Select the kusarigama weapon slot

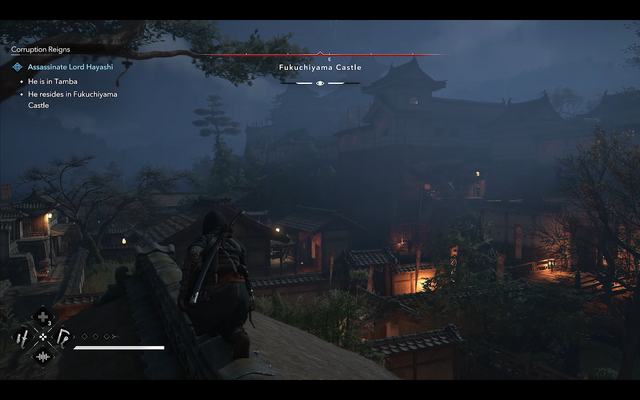(x=62, y=337)
